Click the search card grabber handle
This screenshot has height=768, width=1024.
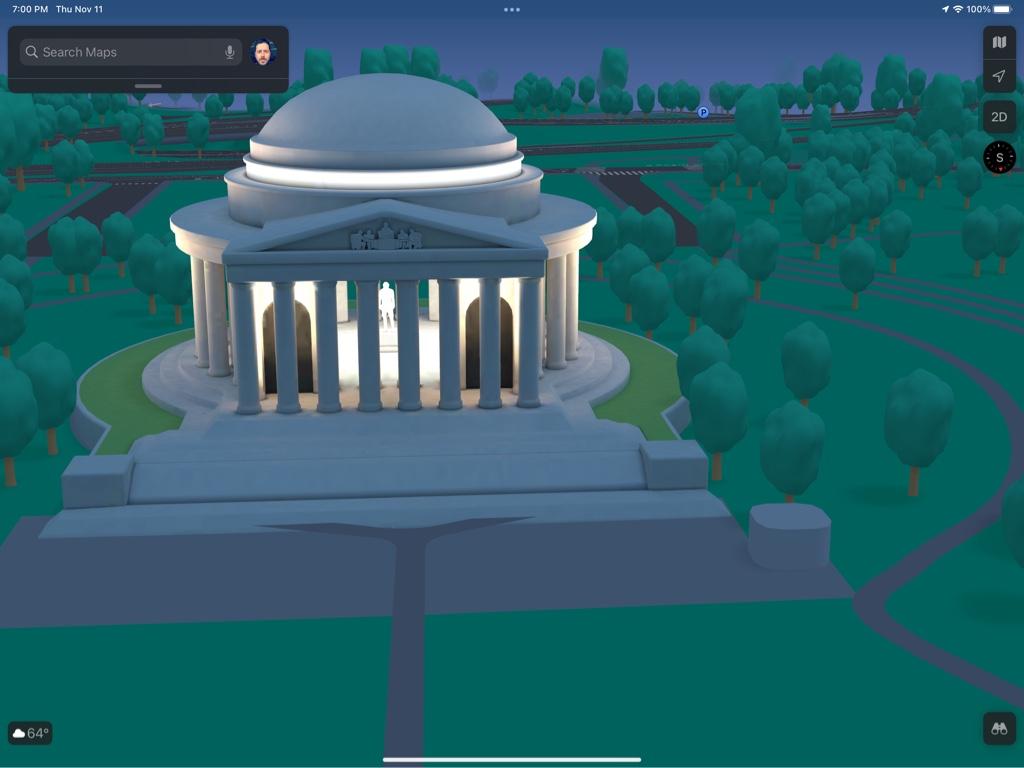(x=148, y=86)
